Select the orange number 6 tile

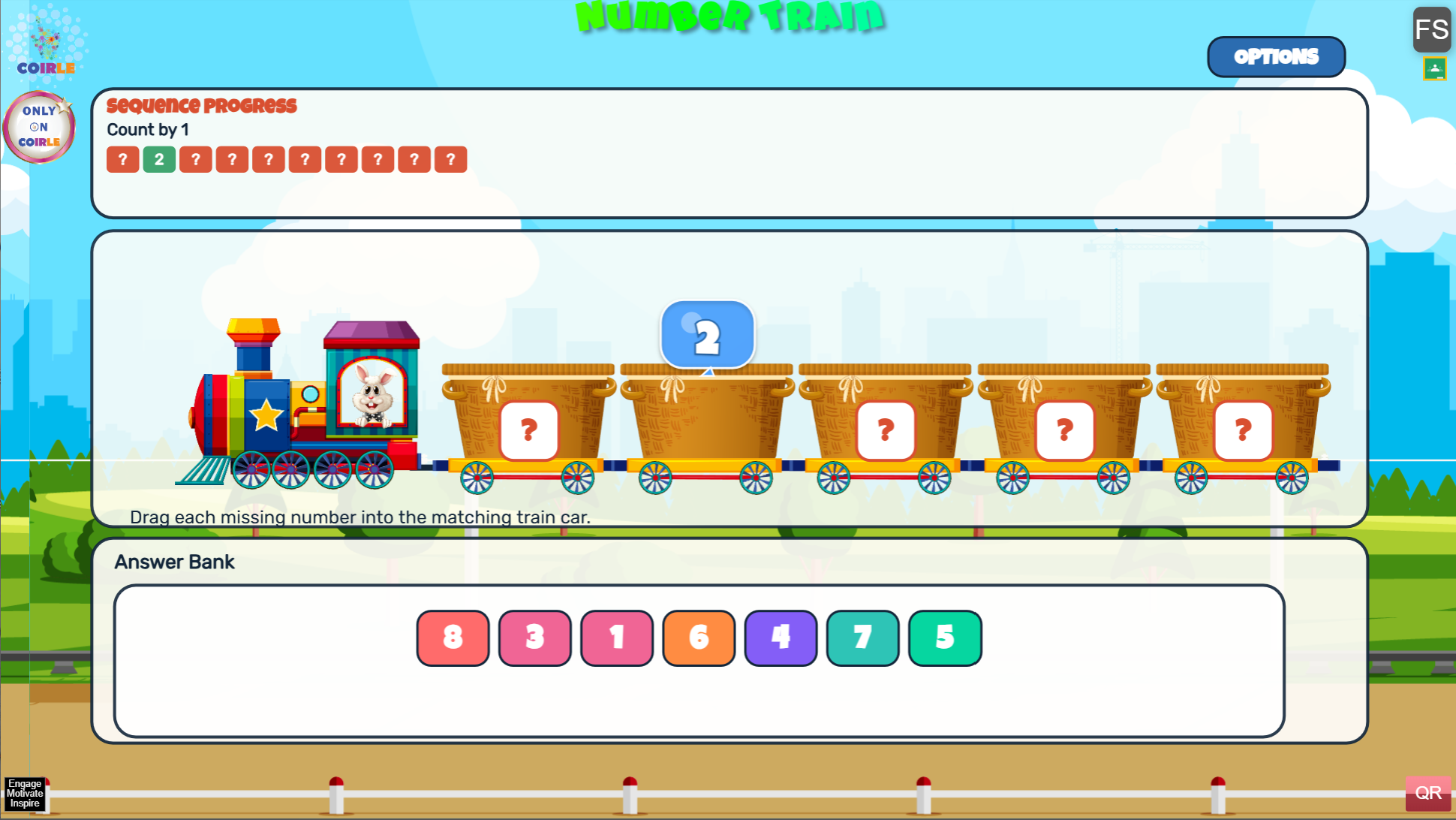pyautogui.click(x=698, y=638)
